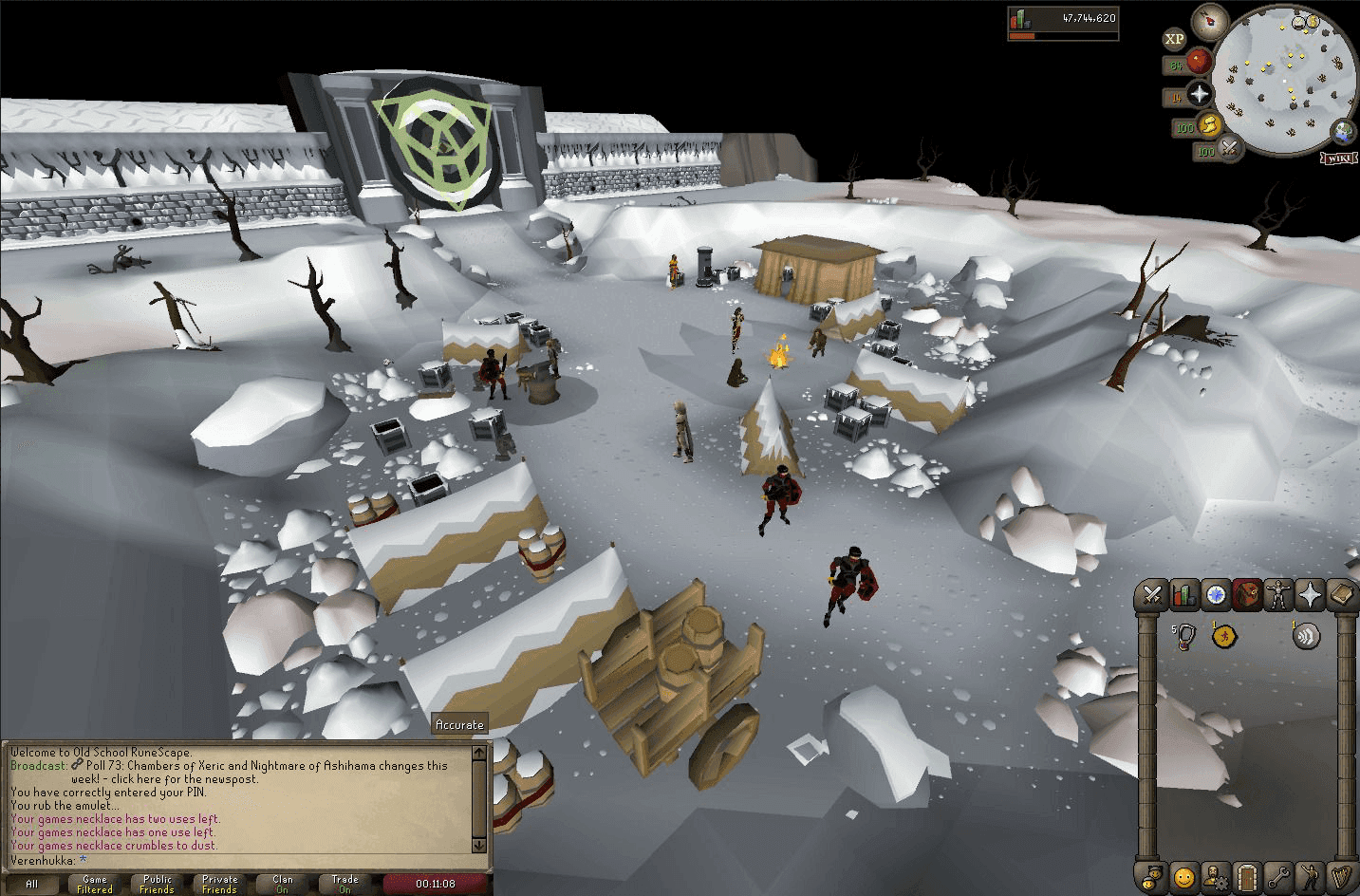This screenshot has width=1360, height=896.
Task: Open the Worn Equipment tab
Action: pyautogui.click(x=1278, y=595)
